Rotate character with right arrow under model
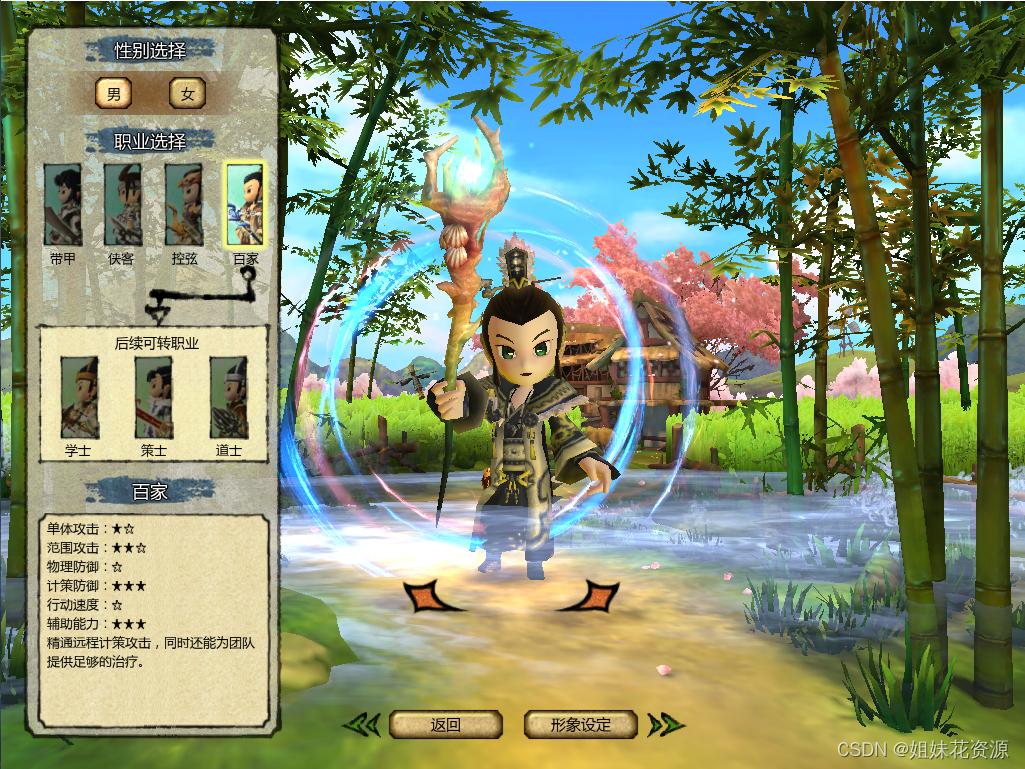This screenshot has height=769, width=1025. click(591, 596)
